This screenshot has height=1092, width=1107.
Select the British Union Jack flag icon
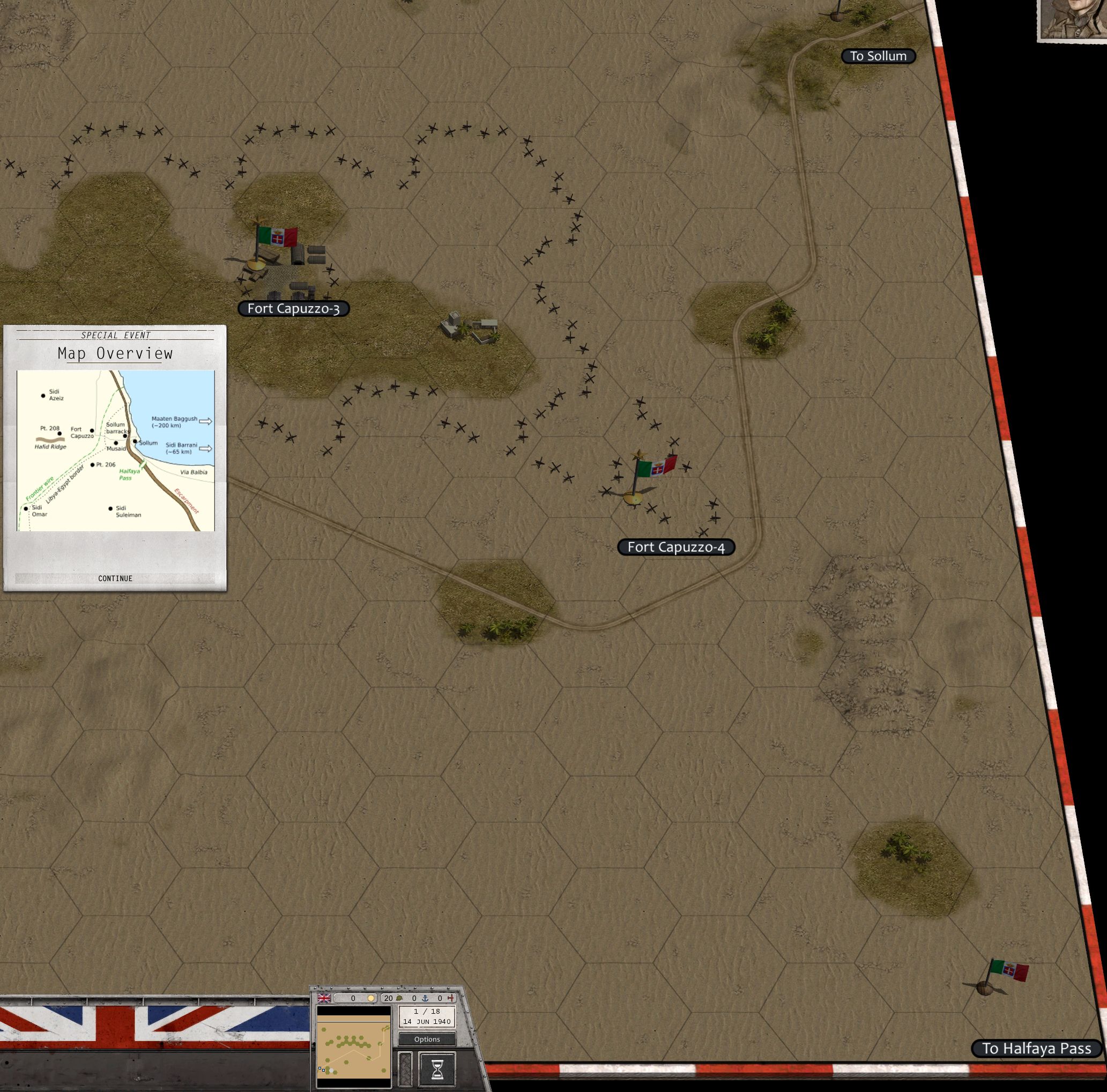click(x=324, y=998)
